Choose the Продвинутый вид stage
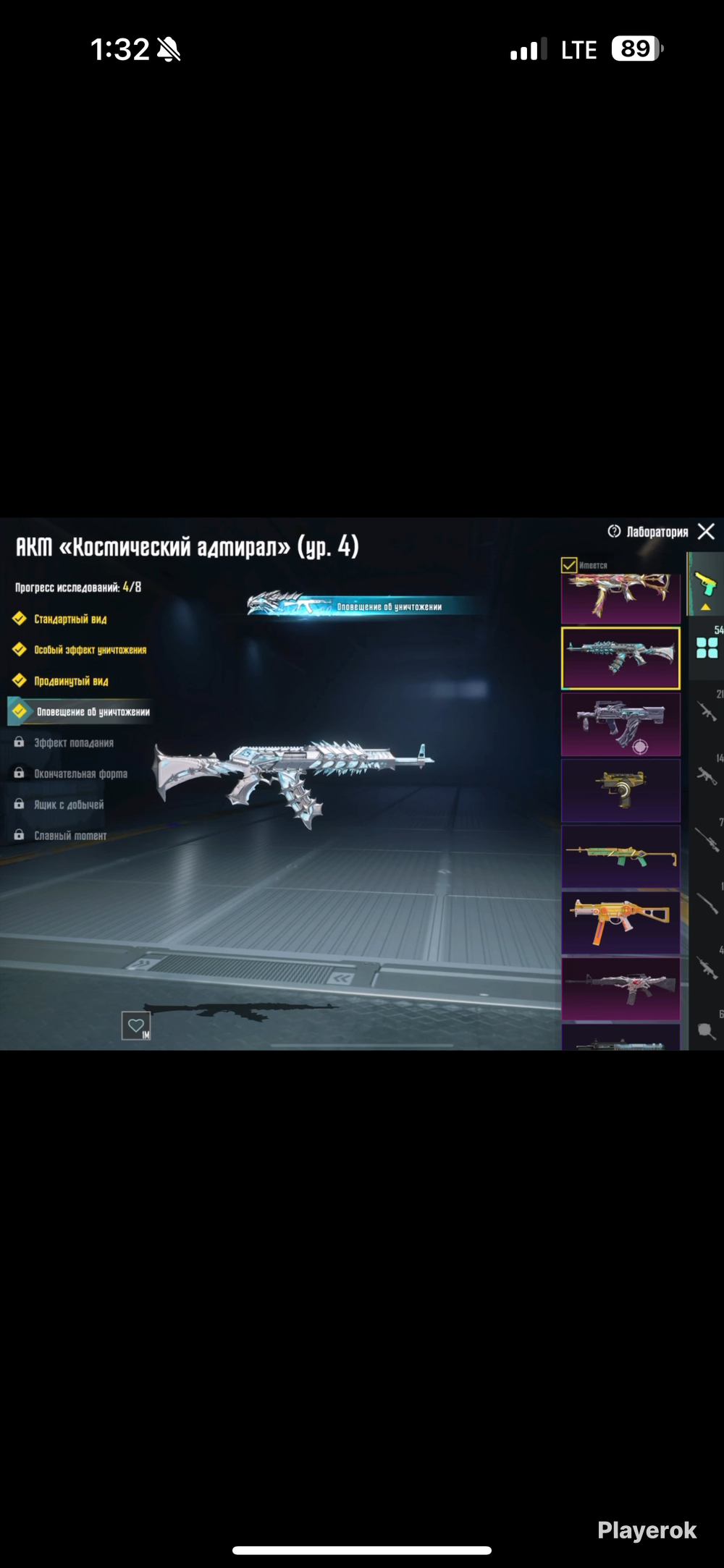 click(x=71, y=681)
